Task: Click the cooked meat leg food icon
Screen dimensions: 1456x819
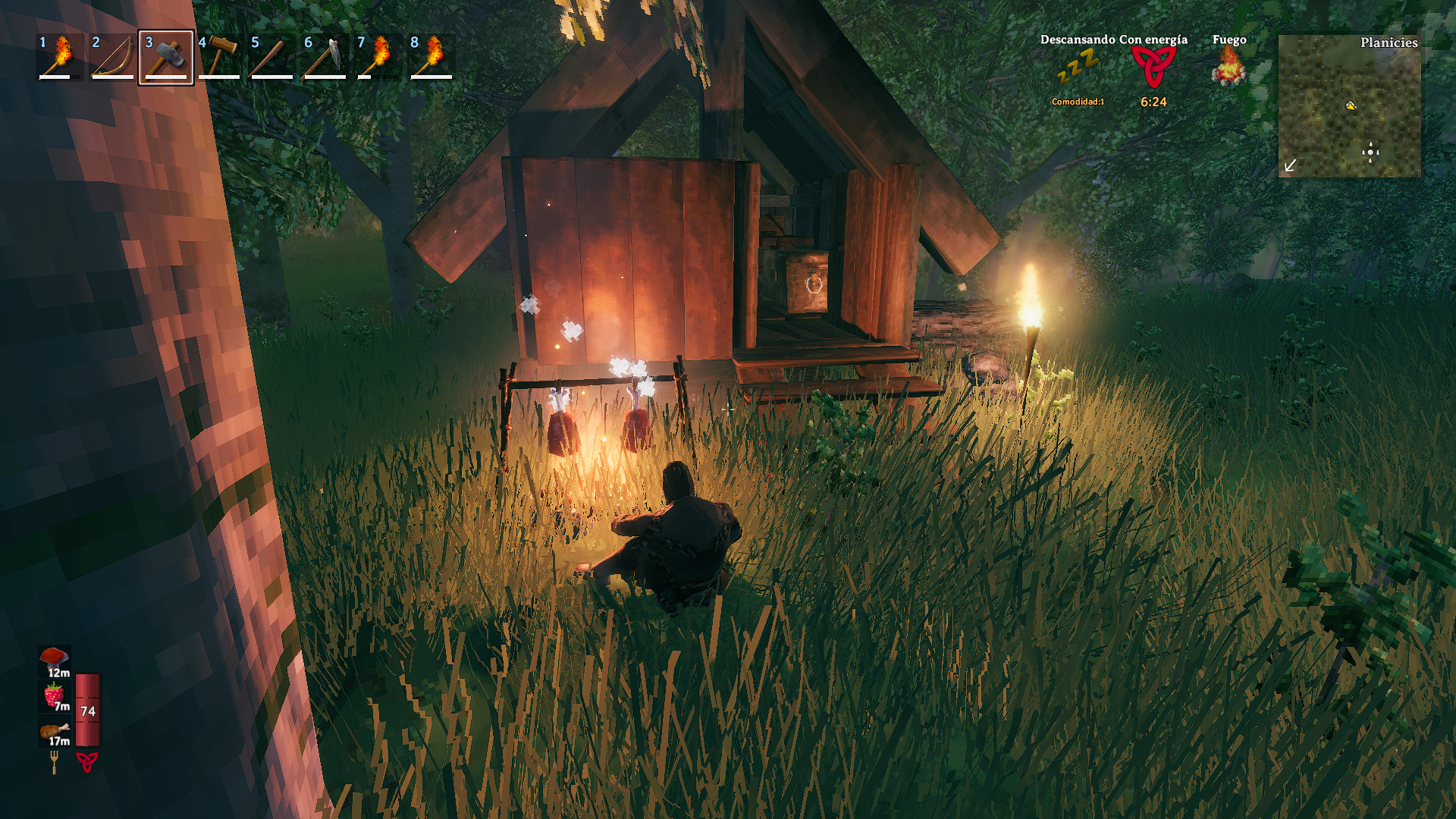Action: (x=54, y=731)
